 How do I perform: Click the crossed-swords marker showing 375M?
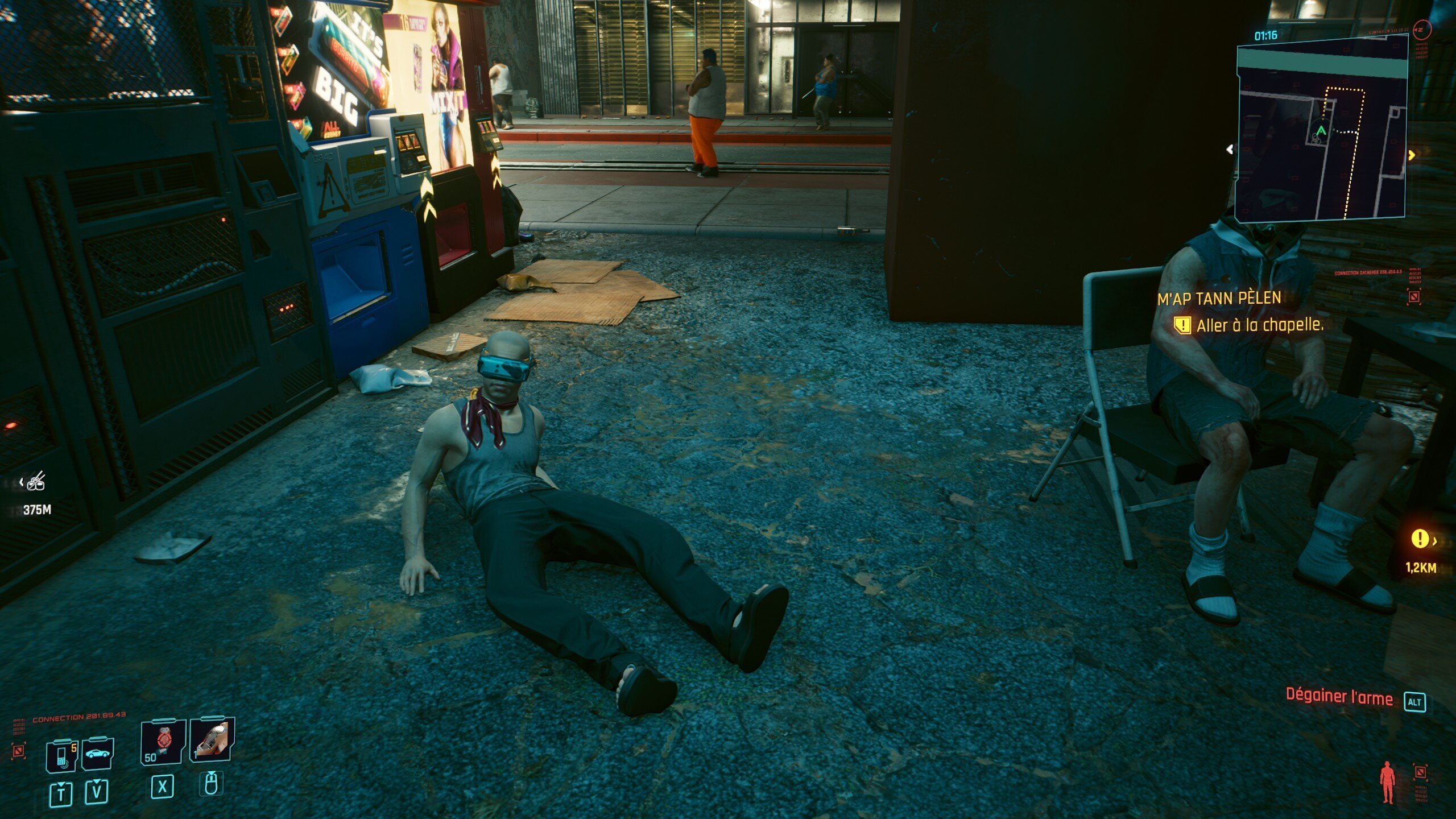(36, 482)
